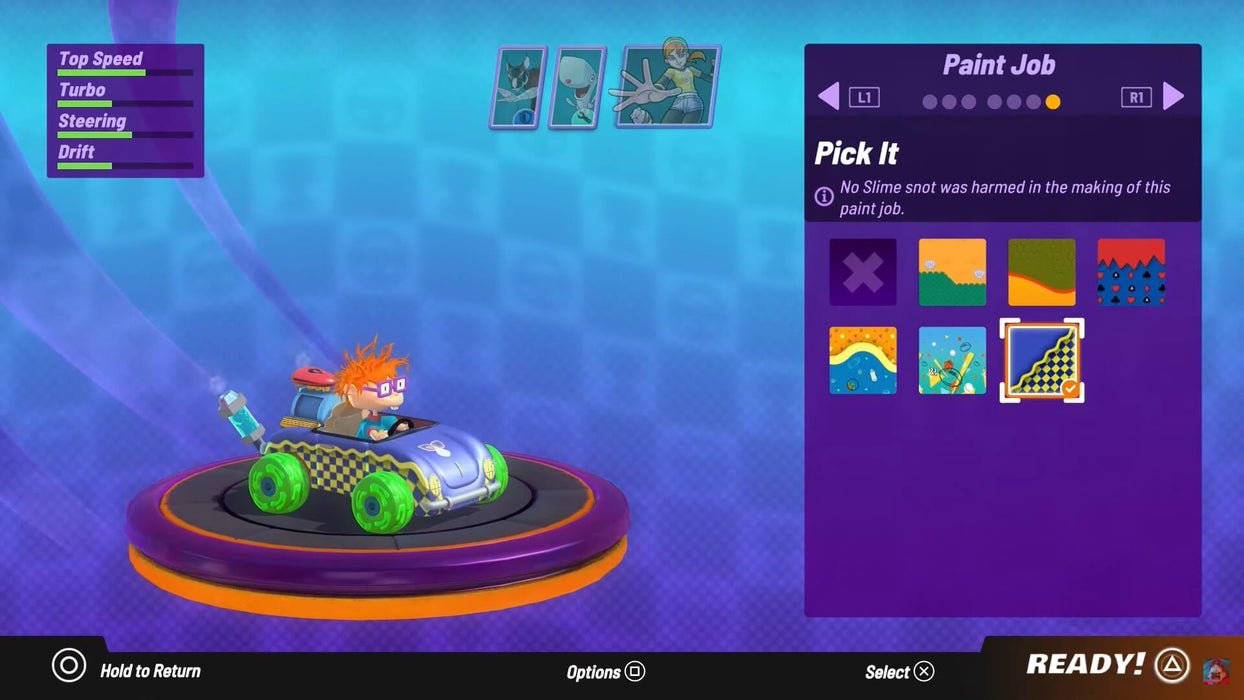
Task: Choose the teal sports-themed paint job
Action: pos(952,360)
